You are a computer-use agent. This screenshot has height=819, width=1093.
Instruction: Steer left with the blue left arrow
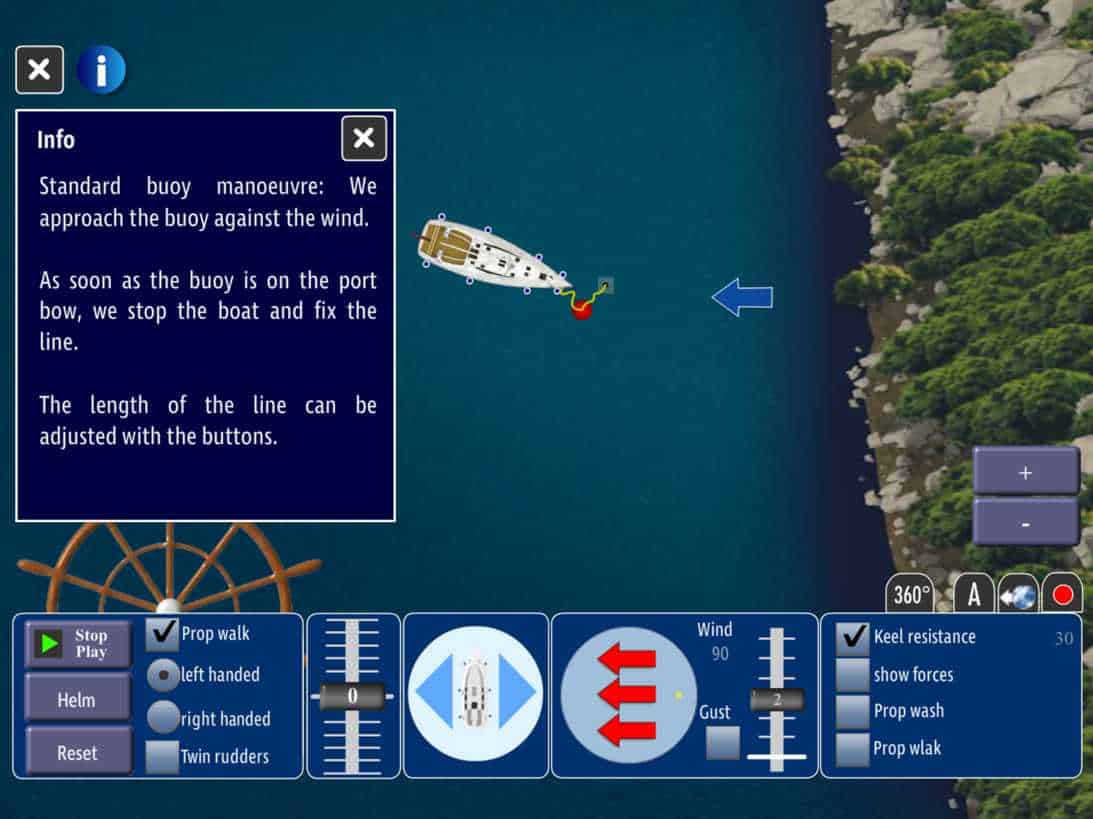tap(433, 694)
